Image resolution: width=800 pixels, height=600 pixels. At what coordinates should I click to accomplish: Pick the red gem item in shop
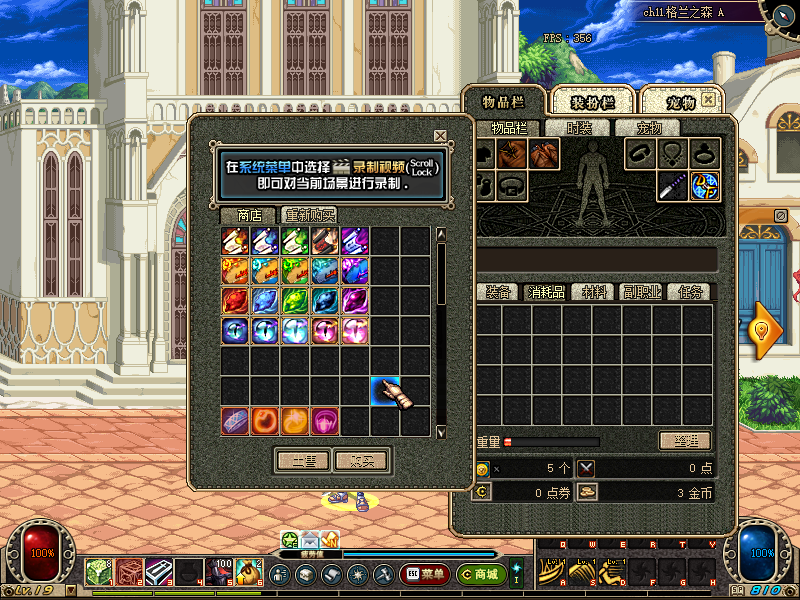tap(235, 301)
